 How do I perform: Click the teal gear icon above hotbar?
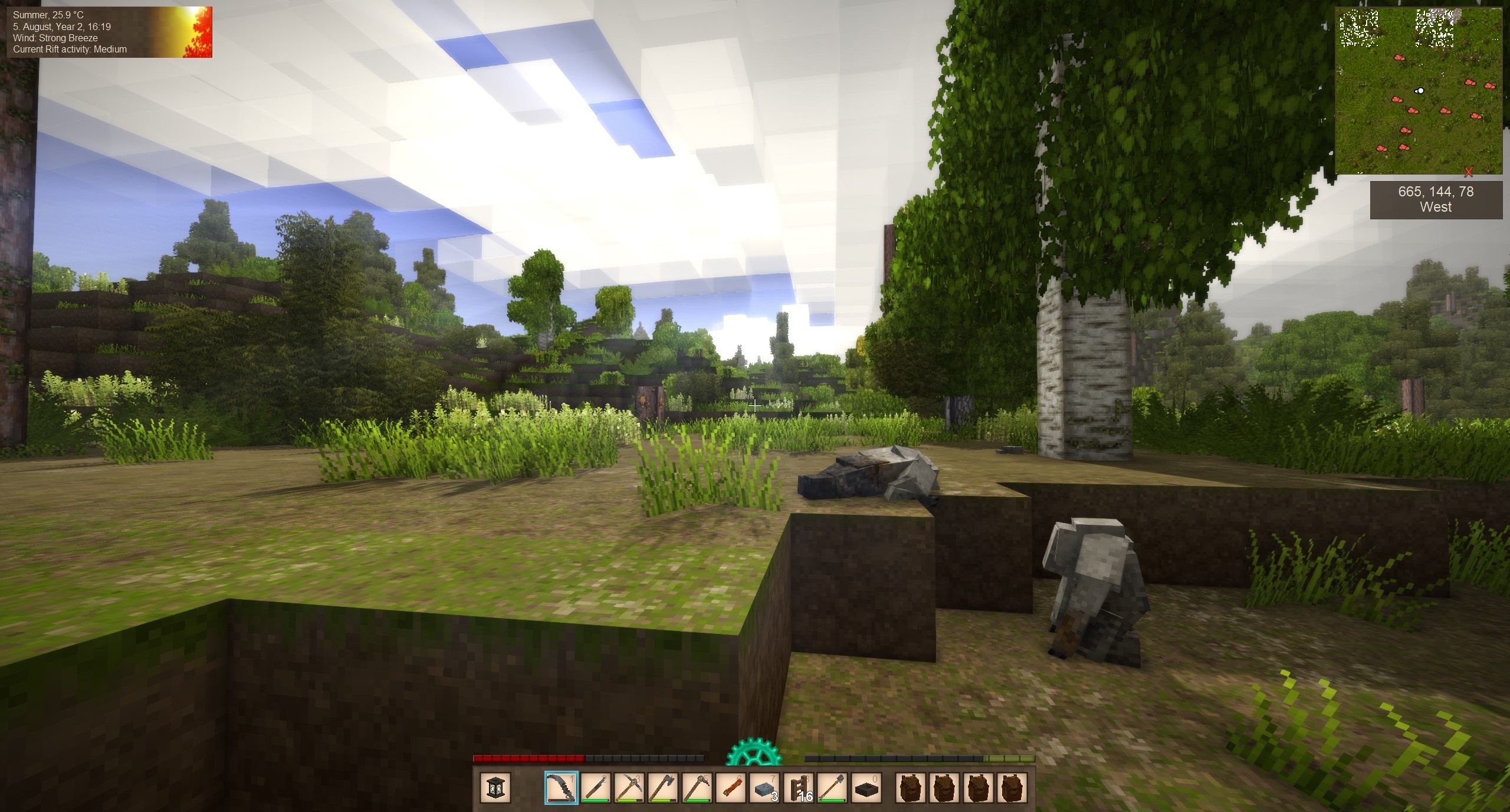click(754, 755)
